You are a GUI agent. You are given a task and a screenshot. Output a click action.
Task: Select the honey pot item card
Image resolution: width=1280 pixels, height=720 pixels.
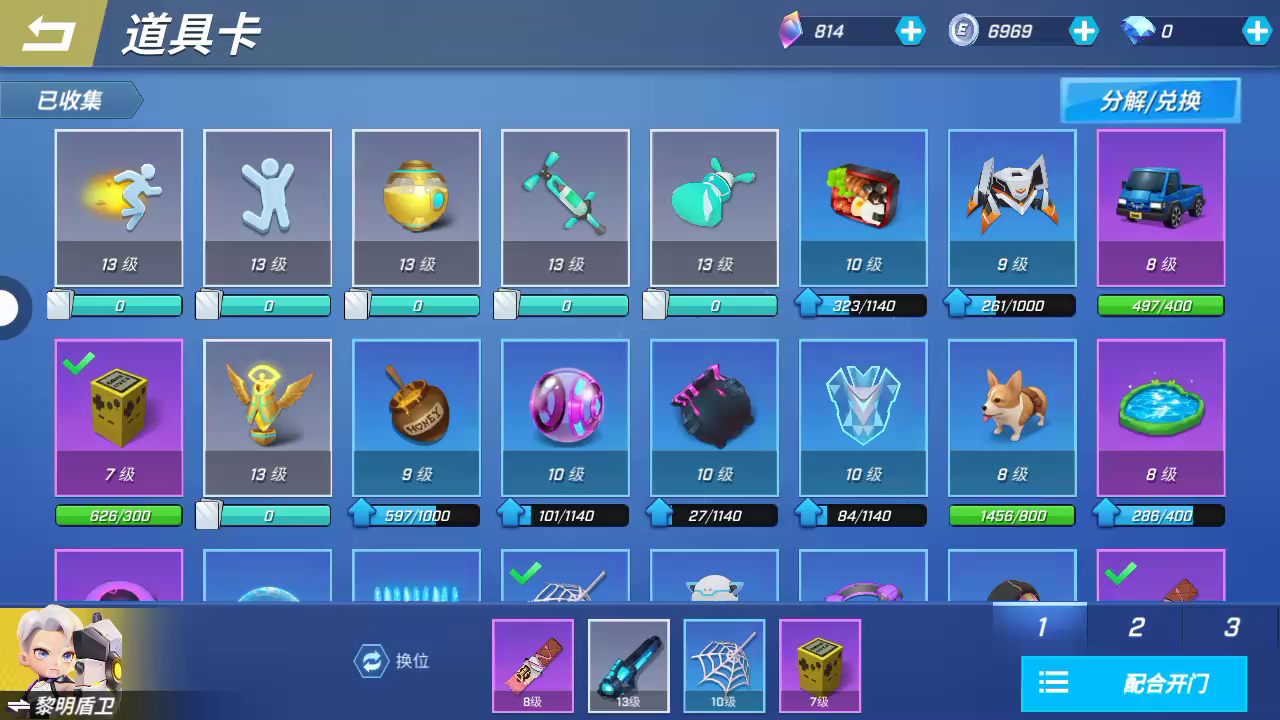tap(416, 417)
